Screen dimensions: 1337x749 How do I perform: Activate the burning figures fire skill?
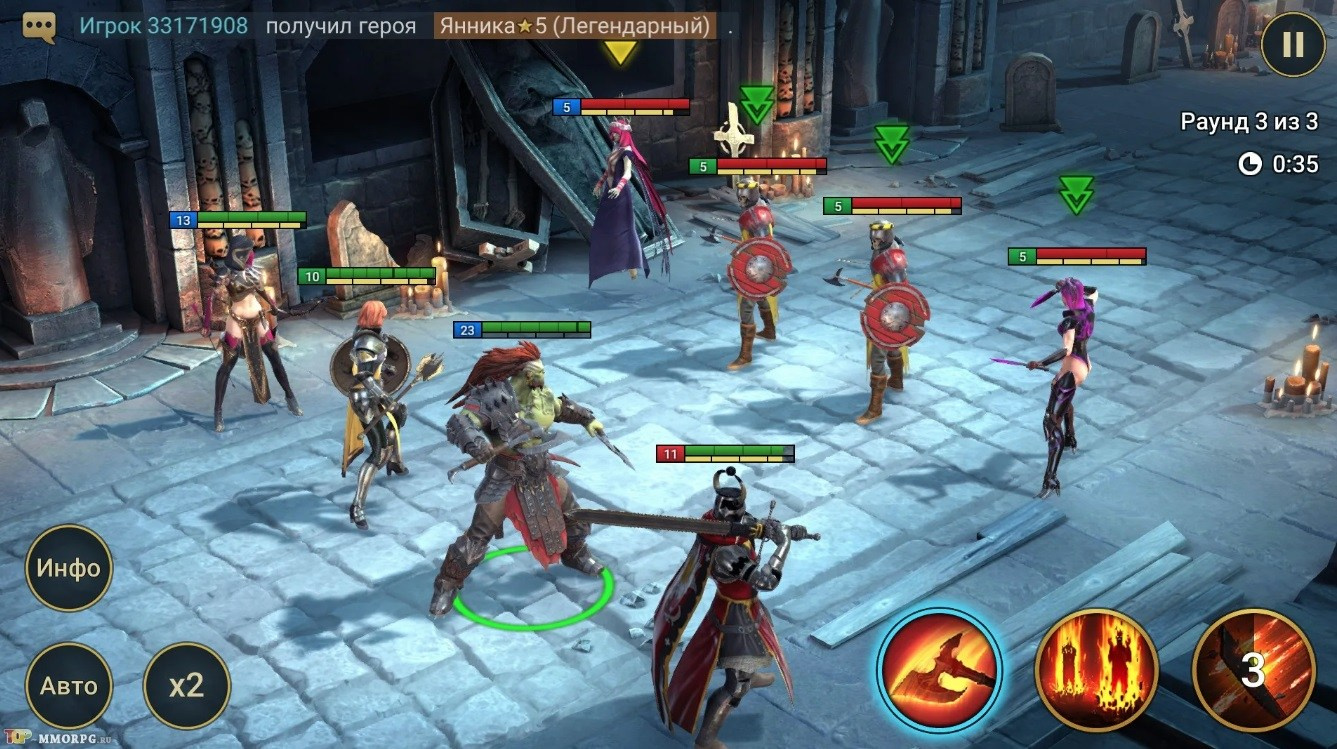pyautogui.click(x=1096, y=670)
